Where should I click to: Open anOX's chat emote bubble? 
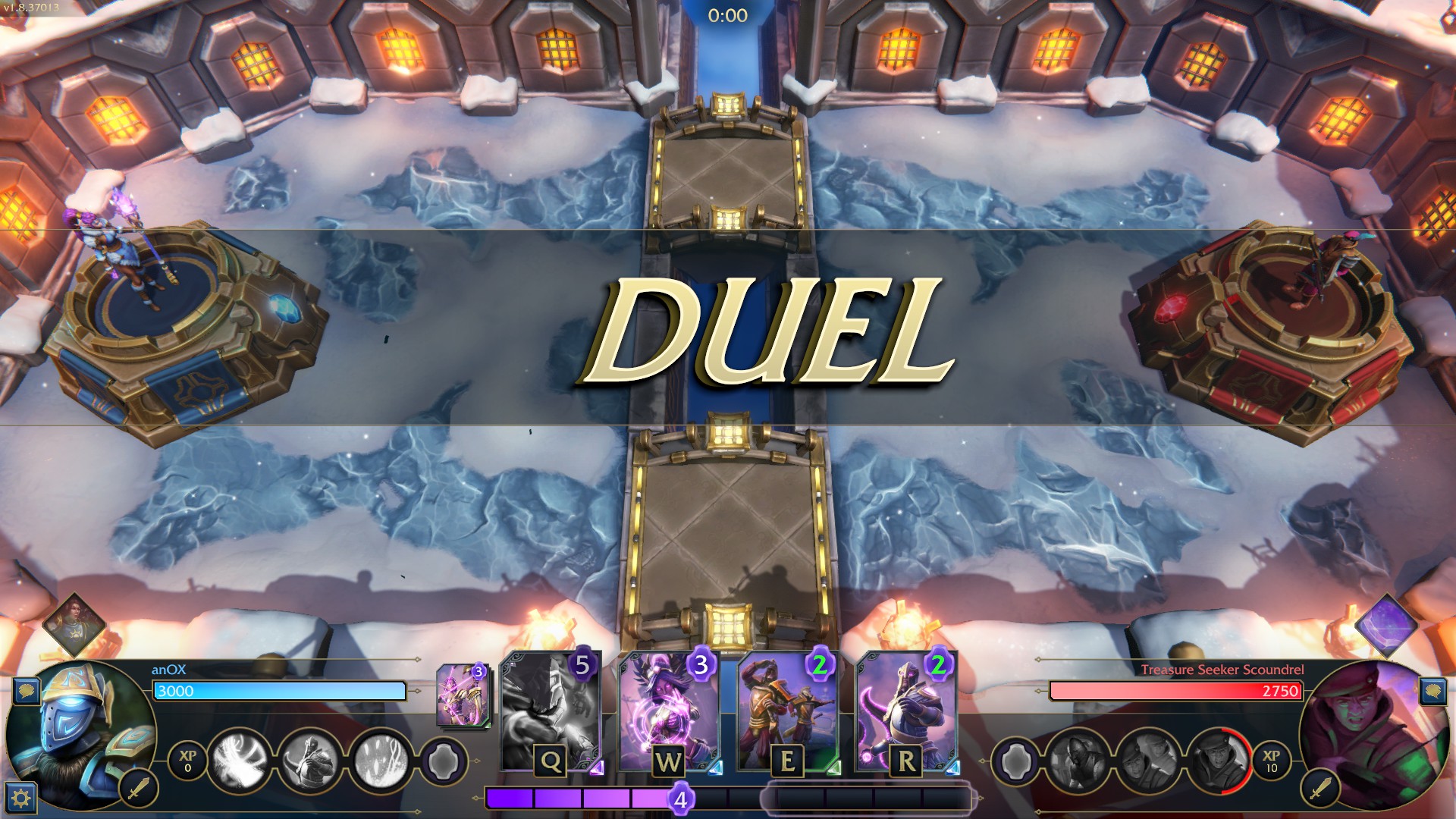click(27, 691)
